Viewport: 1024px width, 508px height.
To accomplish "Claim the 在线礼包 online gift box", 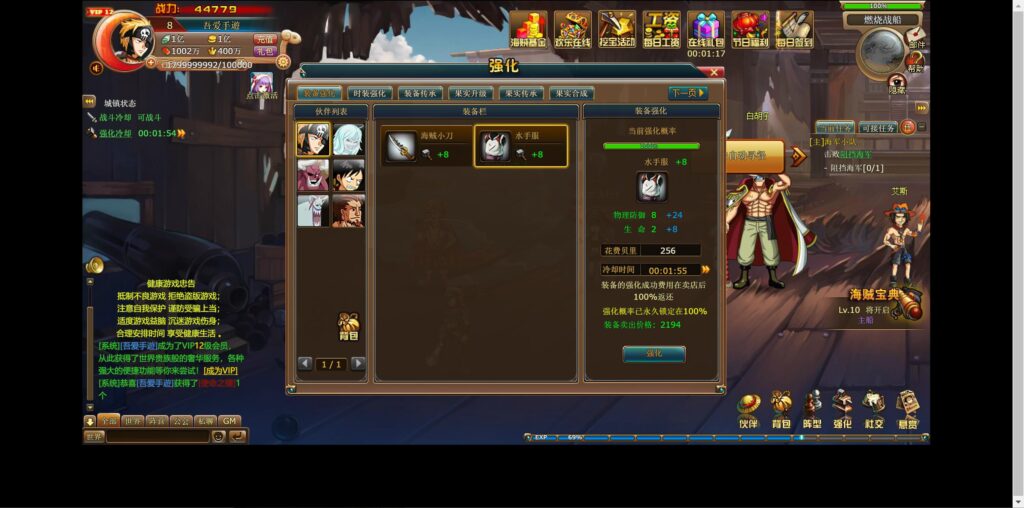I will (705, 29).
